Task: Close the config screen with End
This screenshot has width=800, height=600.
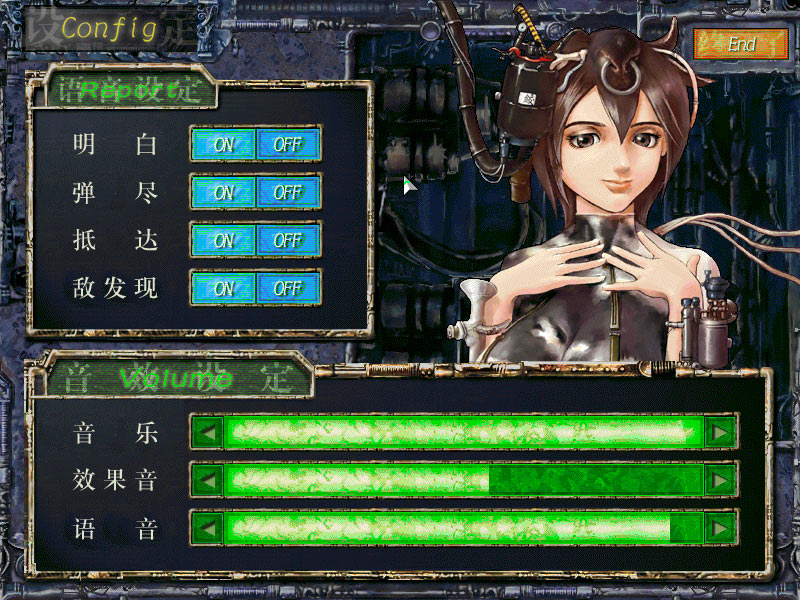Action: [740, 44]
